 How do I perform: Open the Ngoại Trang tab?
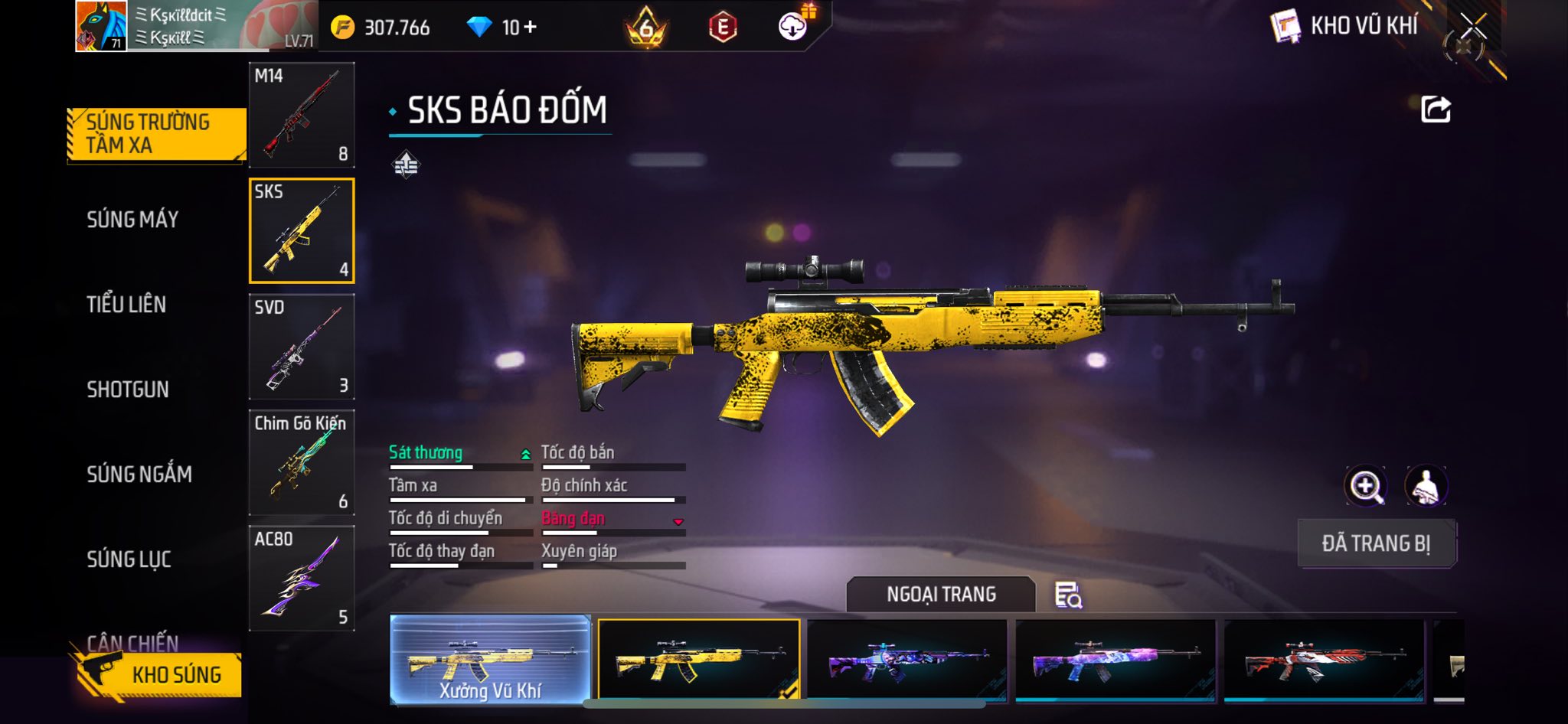941,595
